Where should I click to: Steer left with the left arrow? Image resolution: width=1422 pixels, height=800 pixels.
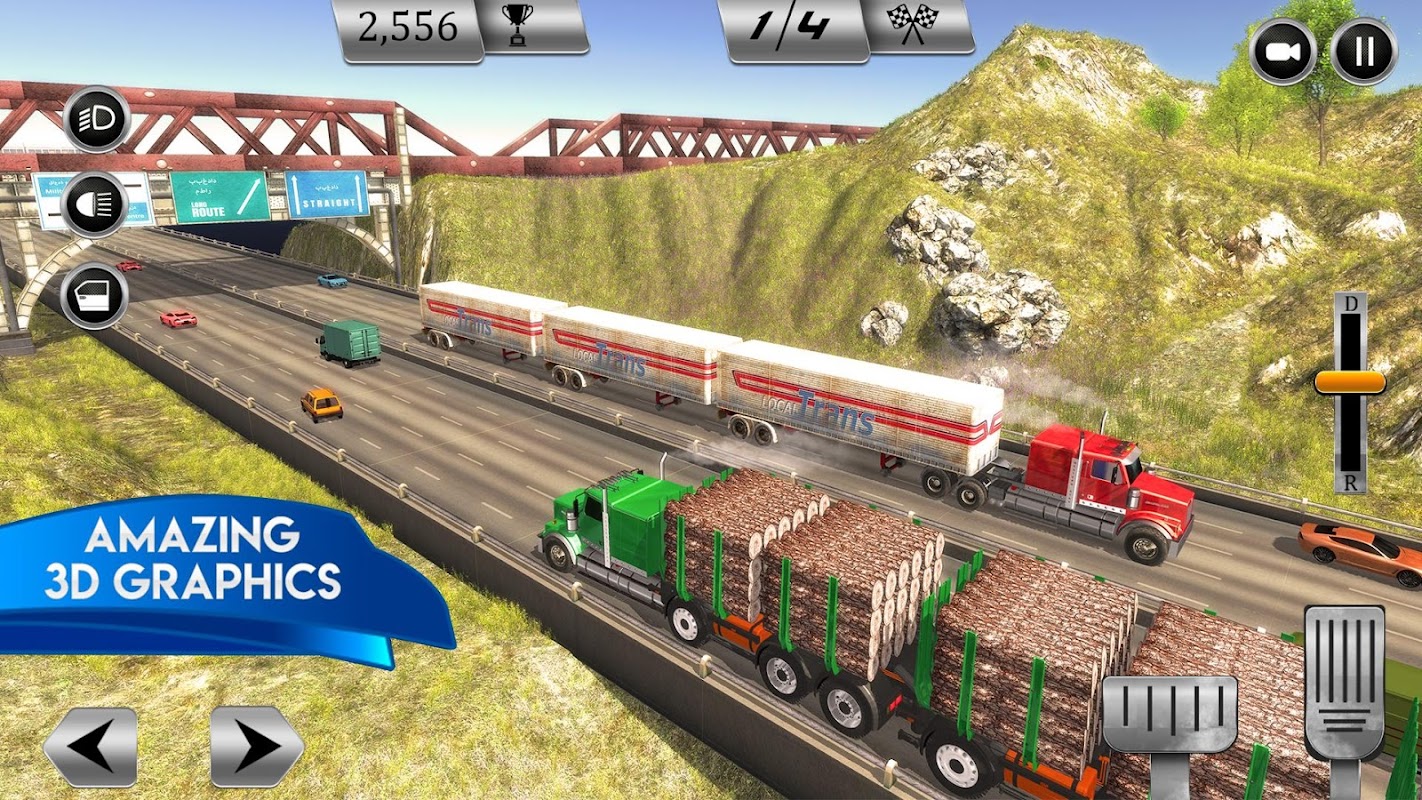pyautogui.click(x=90, y=746)
